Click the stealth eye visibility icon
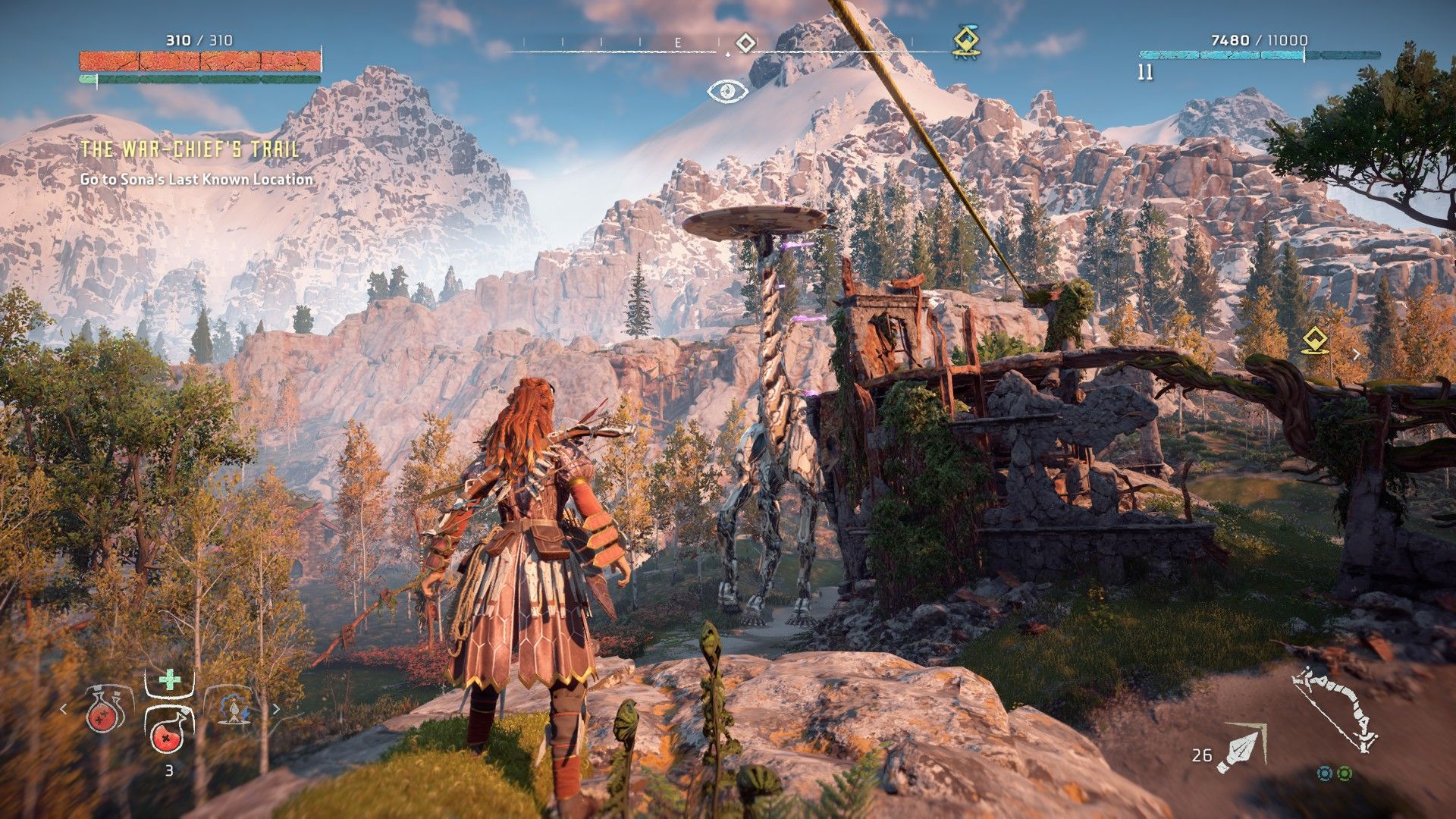Viewport: 1456px width, 819px height. [727, 92]
